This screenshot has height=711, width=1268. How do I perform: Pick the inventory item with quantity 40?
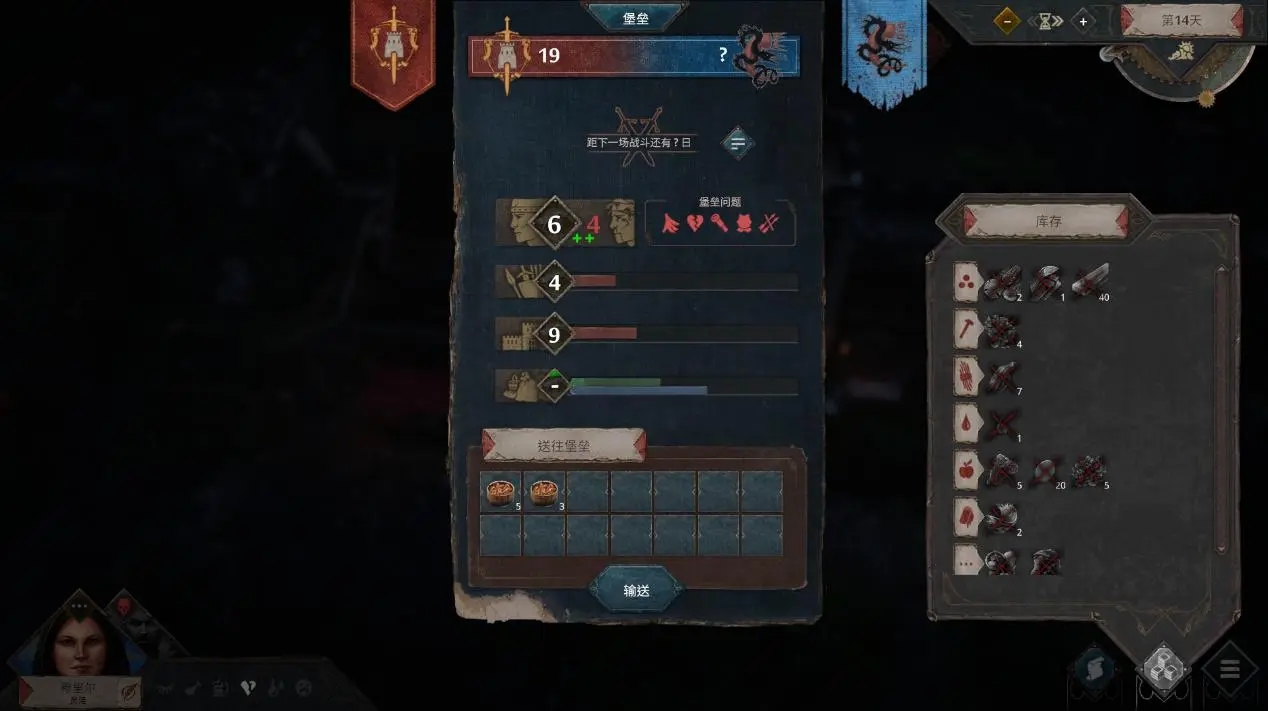[1089, 283]
